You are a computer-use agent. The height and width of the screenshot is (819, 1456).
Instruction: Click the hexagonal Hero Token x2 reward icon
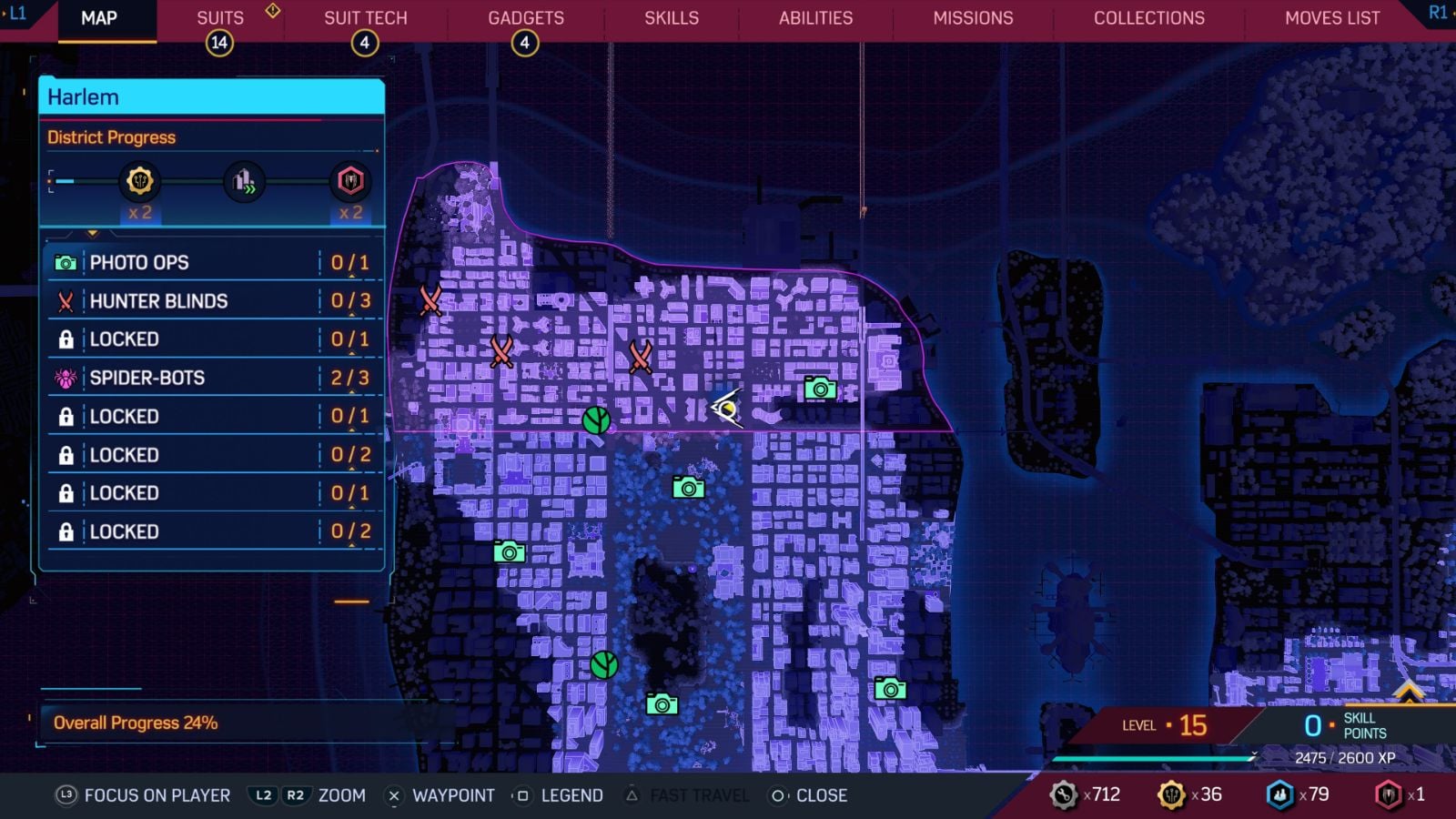pos(350,181)
